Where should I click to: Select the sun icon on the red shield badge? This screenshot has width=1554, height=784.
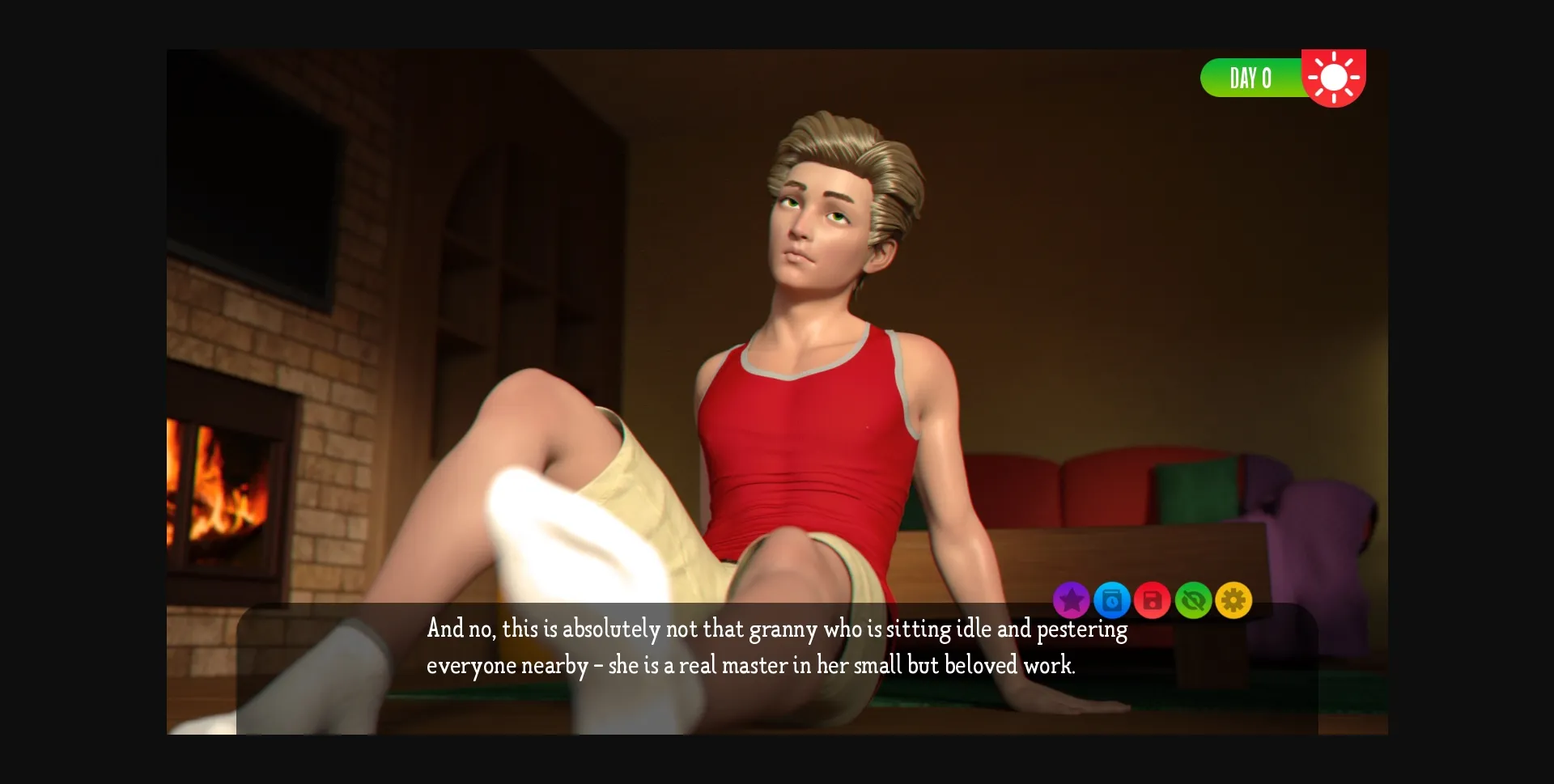1335,77
